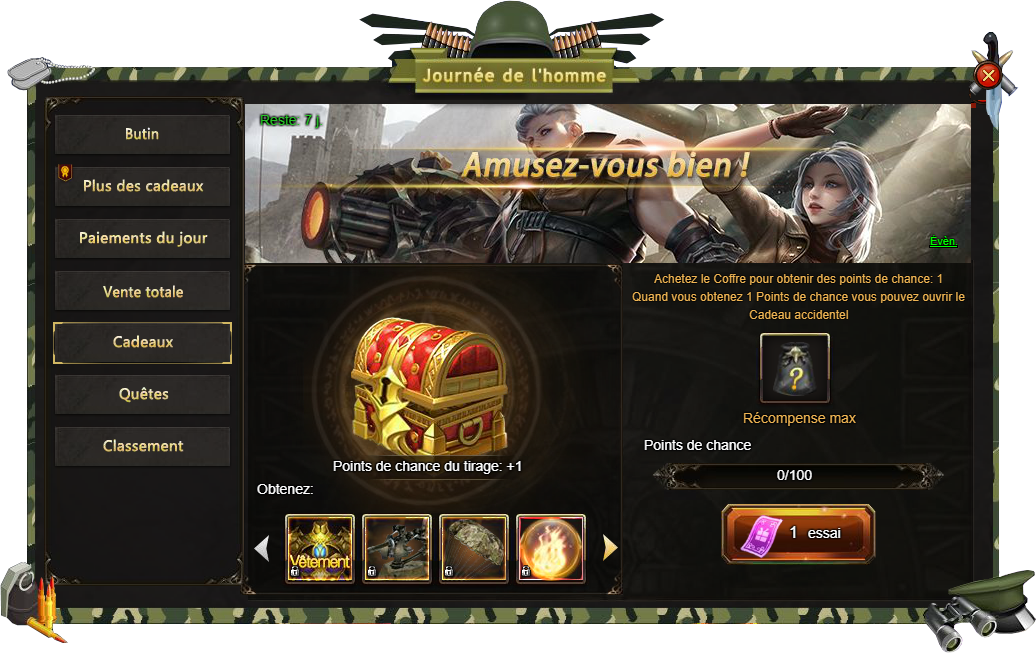Screen dimensions: 1036x653
Task: Select the camouflage item reward icon
Action: 474,548
